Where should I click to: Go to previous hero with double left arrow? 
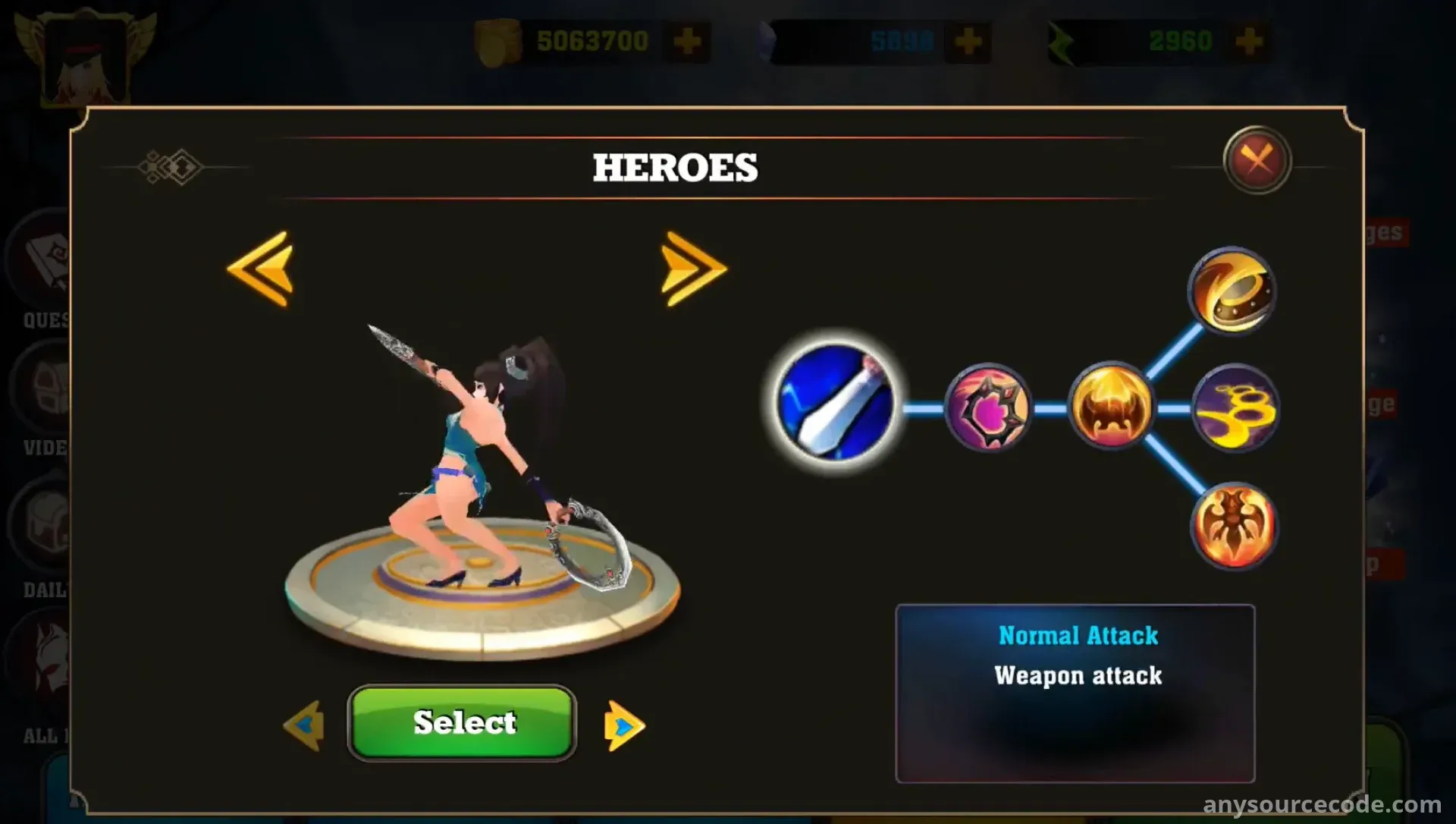click(x=261, y=269)
